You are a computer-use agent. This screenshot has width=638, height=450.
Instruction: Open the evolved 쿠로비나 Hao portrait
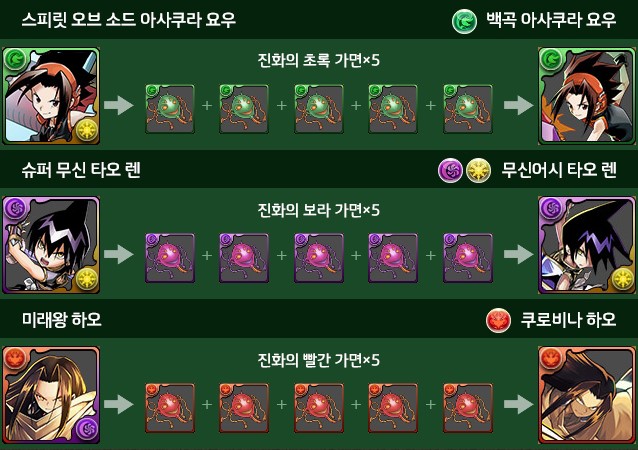point(587,395)
